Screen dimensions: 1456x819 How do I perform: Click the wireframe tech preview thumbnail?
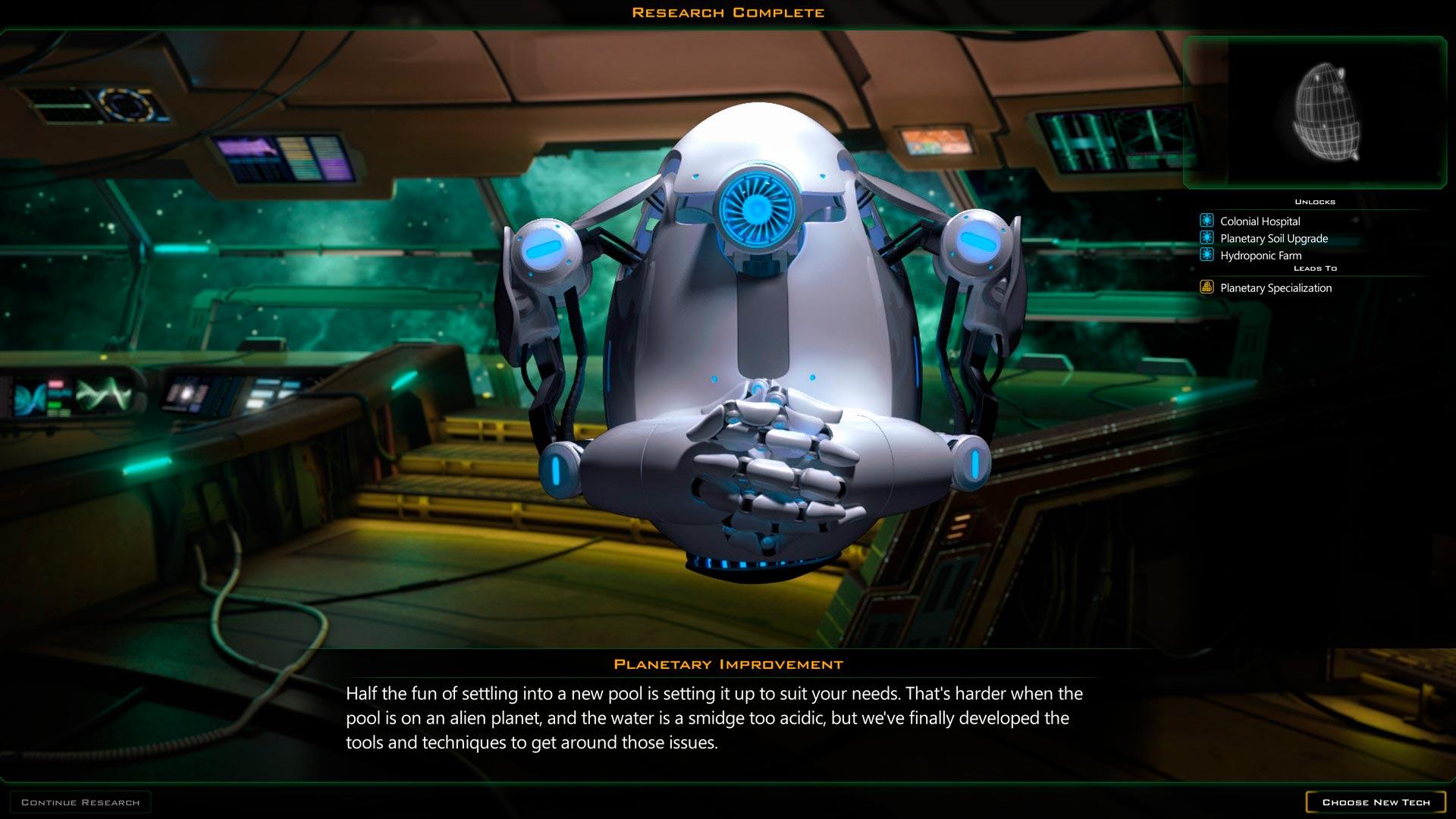tap(1328, 112)
